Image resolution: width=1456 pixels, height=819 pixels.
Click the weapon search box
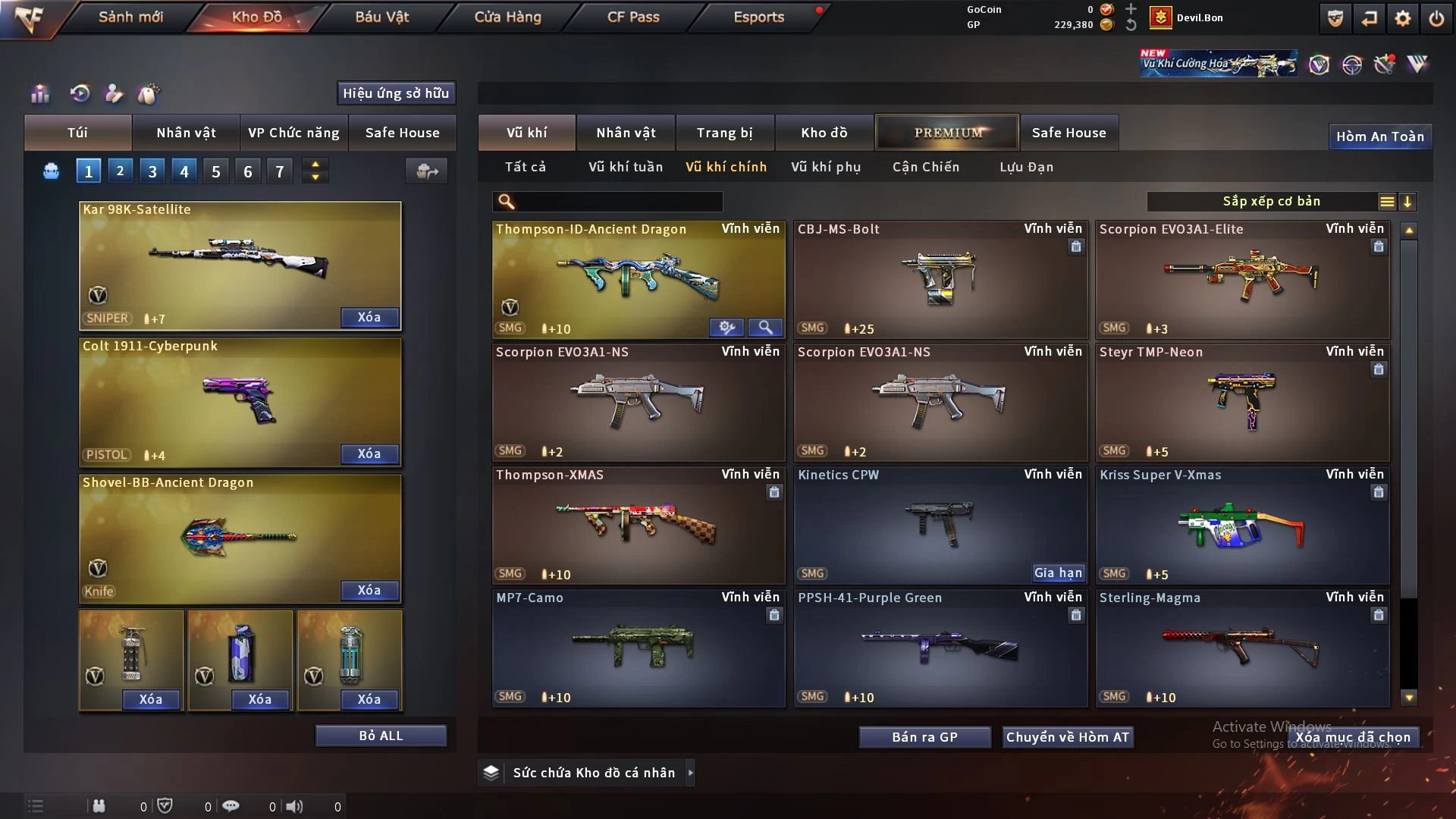618,202
